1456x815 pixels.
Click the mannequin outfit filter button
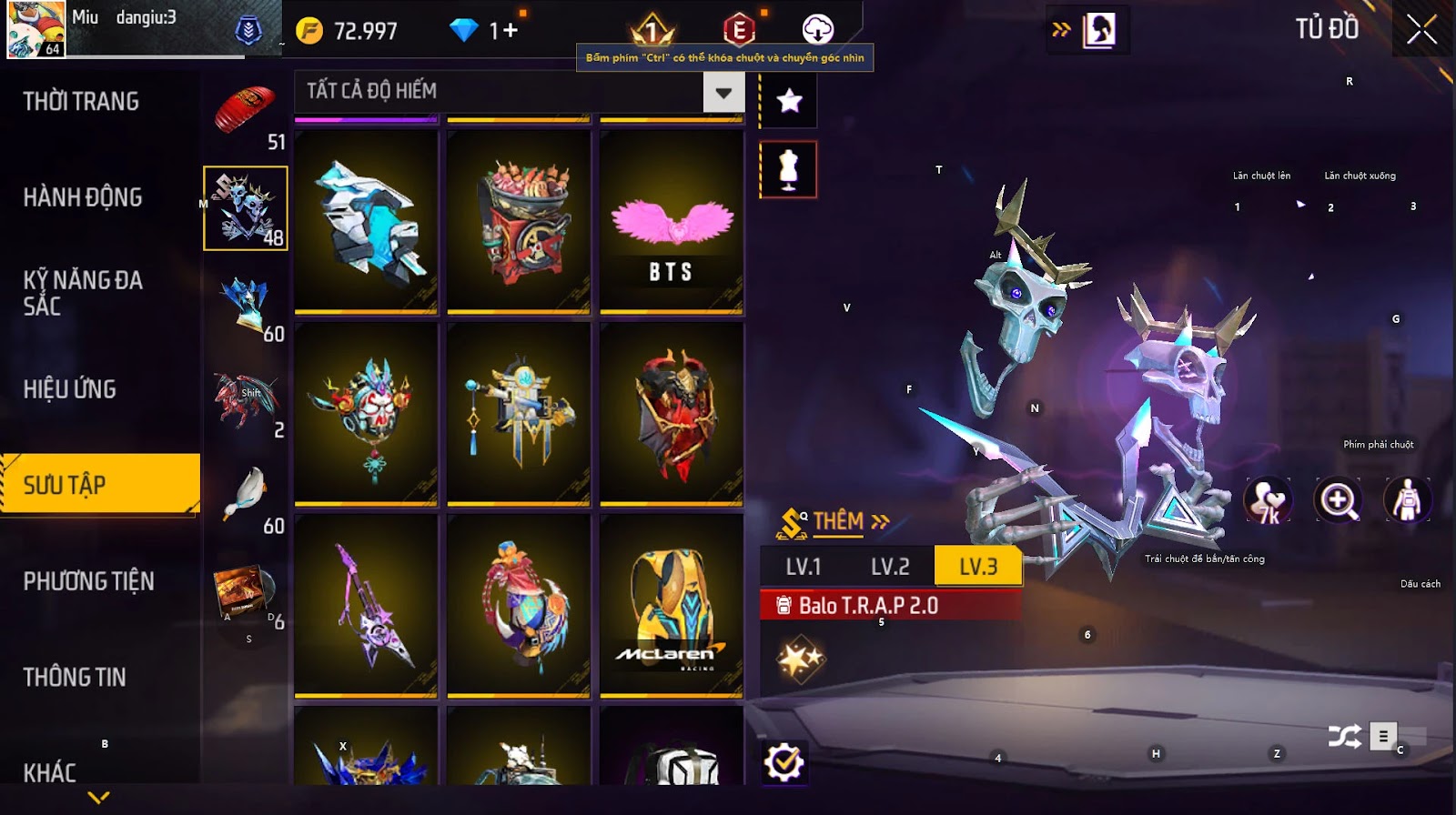point(789,169)
